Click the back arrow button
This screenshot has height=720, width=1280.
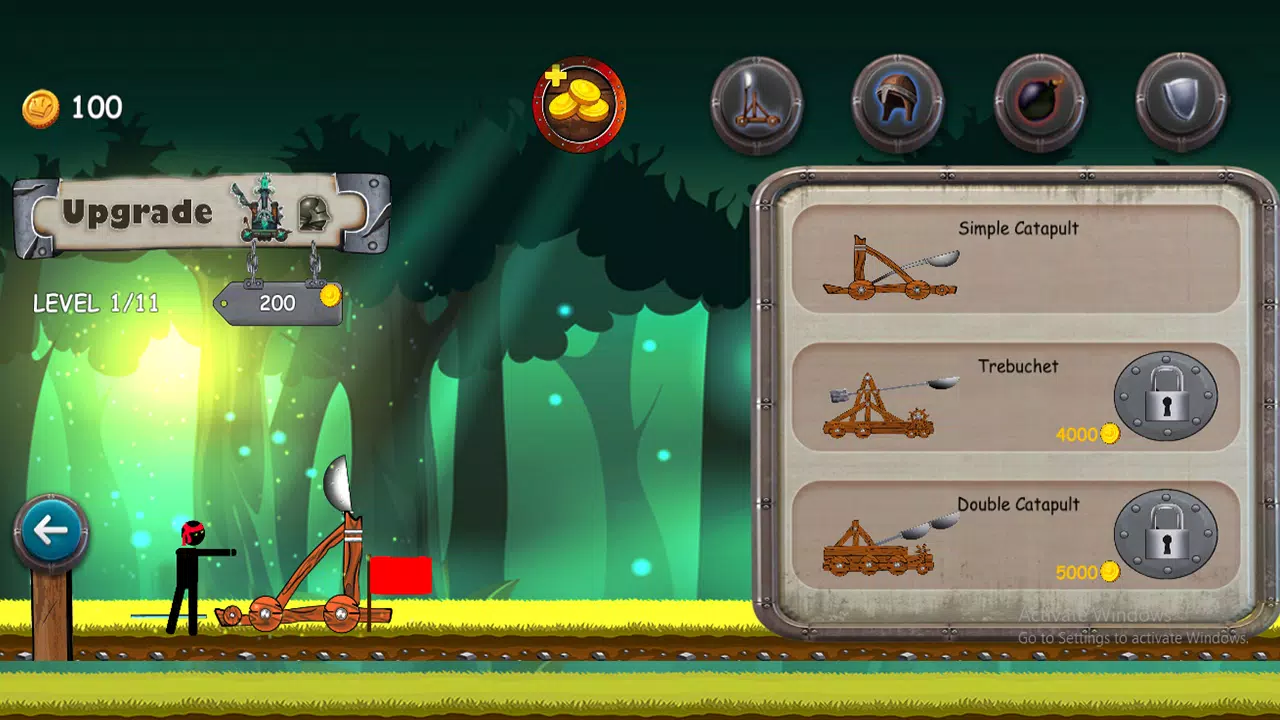tap(50, 531)
